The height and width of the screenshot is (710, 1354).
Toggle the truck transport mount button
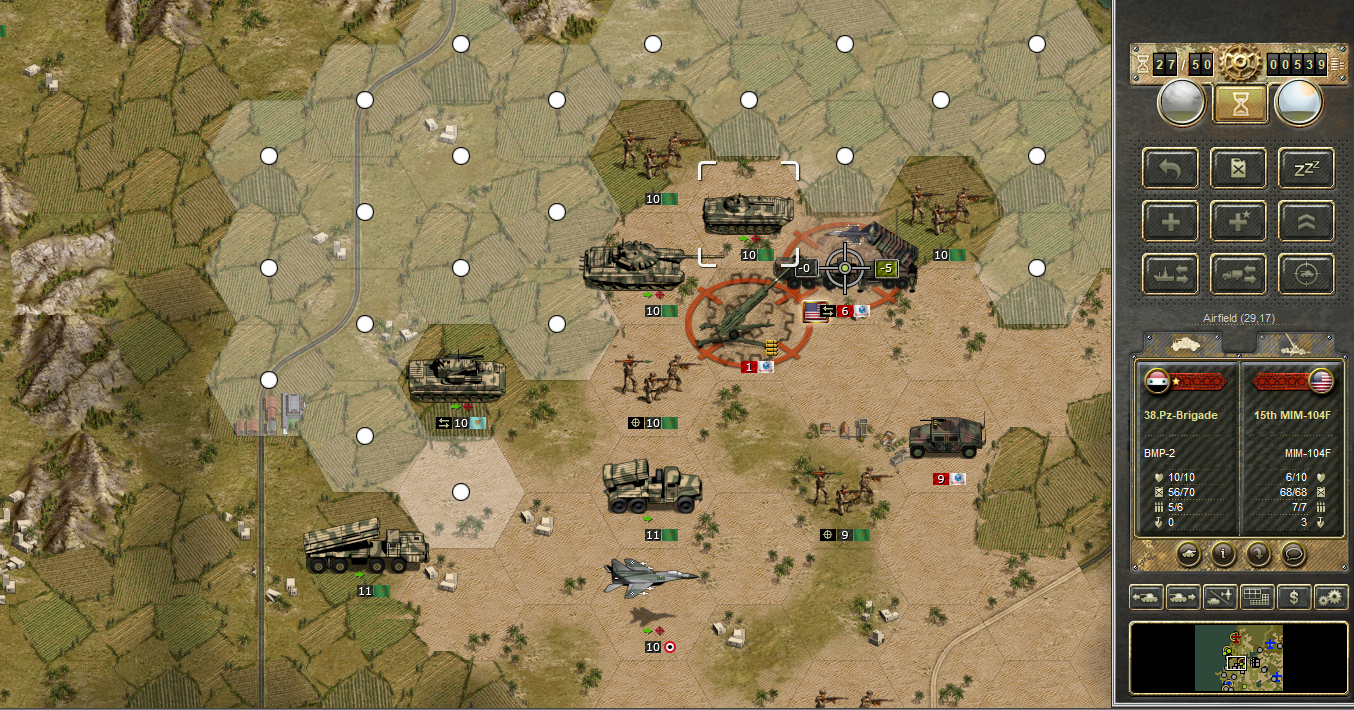pyautogui.click(x=1238, y=273)
